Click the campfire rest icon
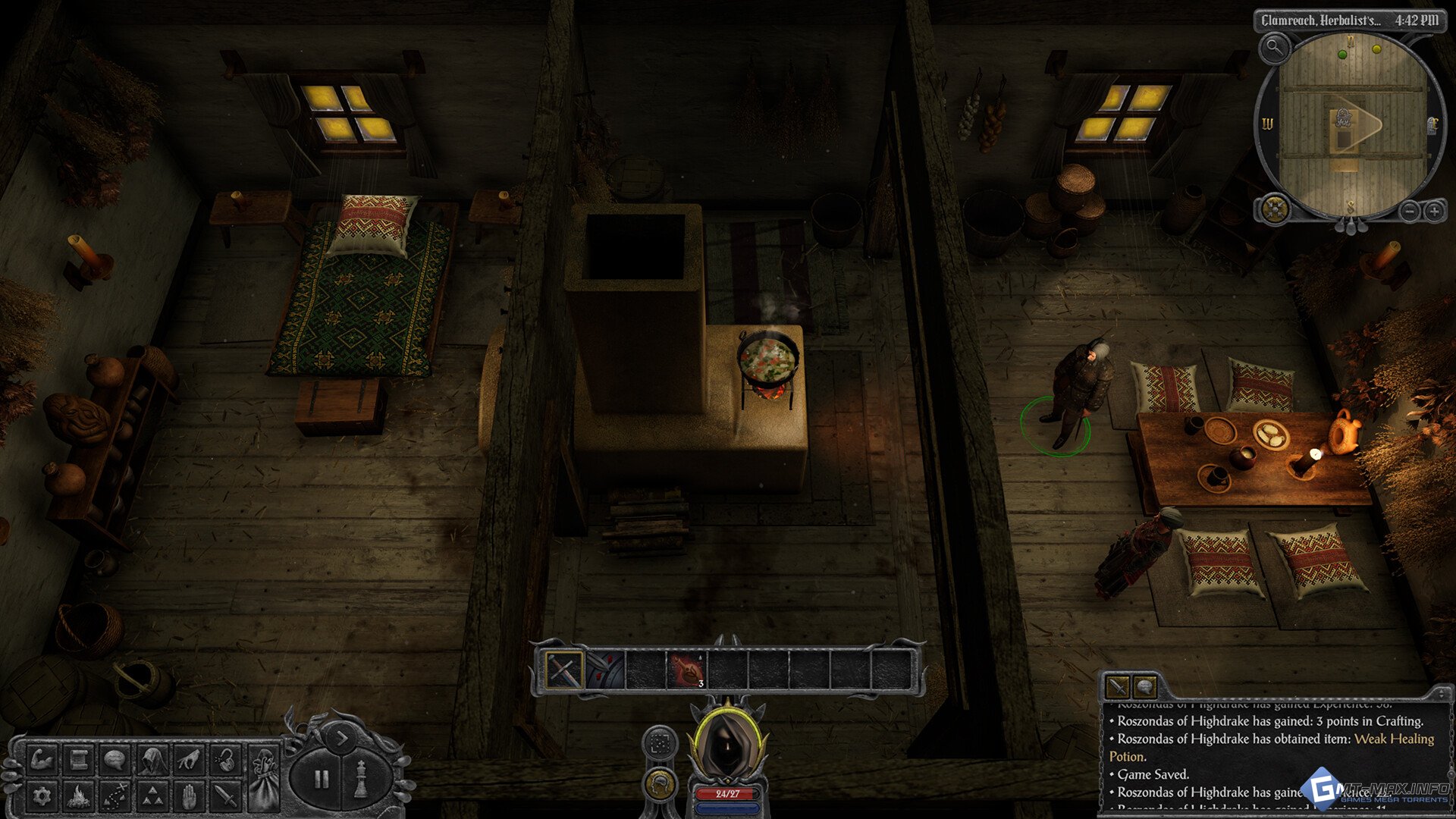This screenshot has height=819, width=1456. click(78, 796)
